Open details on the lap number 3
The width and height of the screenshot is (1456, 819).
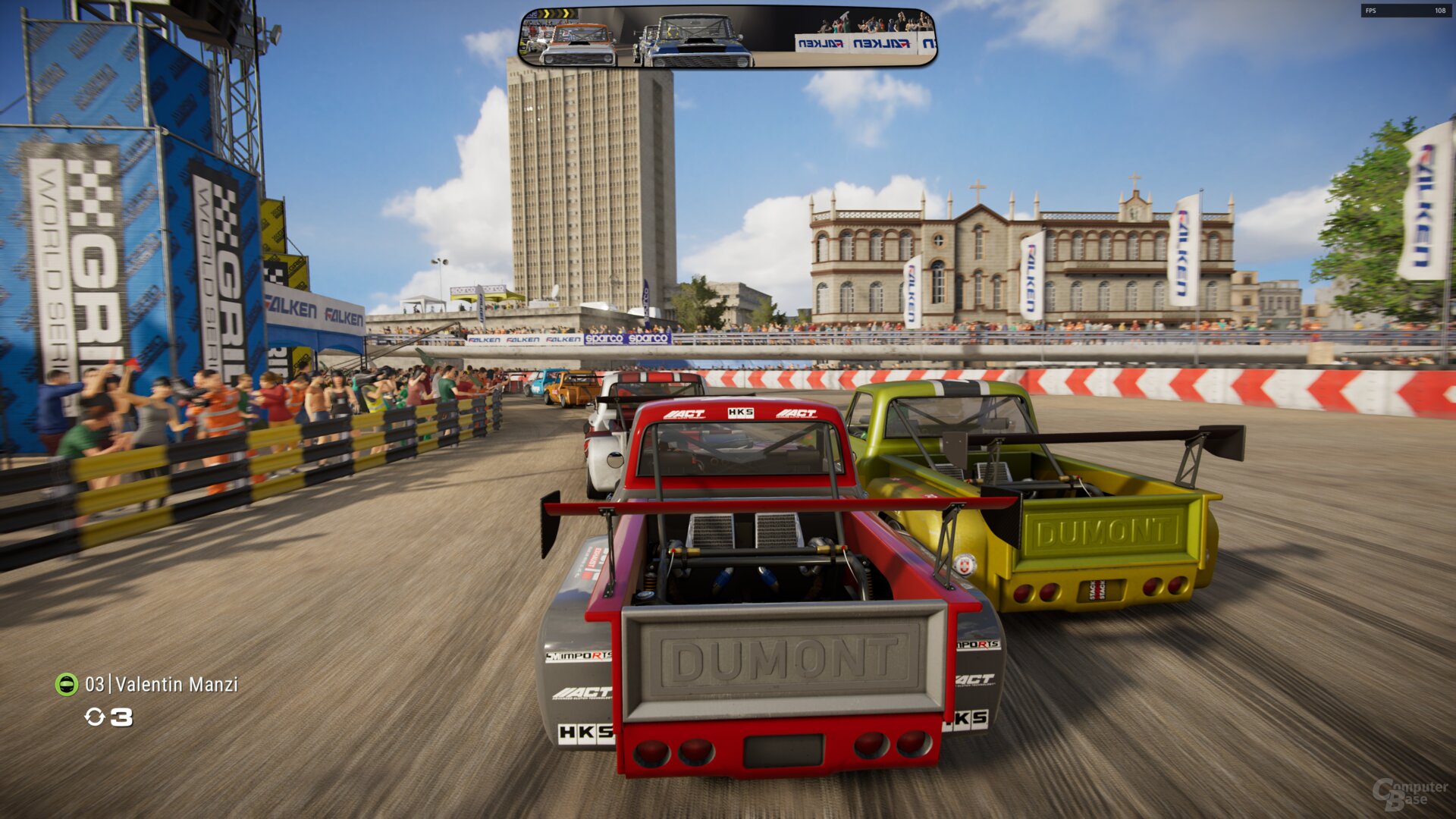pyautogui.click(x=122, y=719)
